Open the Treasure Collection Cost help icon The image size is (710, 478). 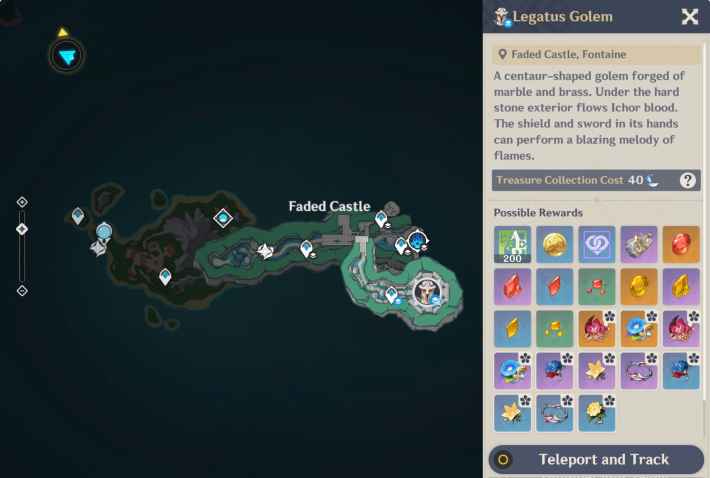point(688,180)
